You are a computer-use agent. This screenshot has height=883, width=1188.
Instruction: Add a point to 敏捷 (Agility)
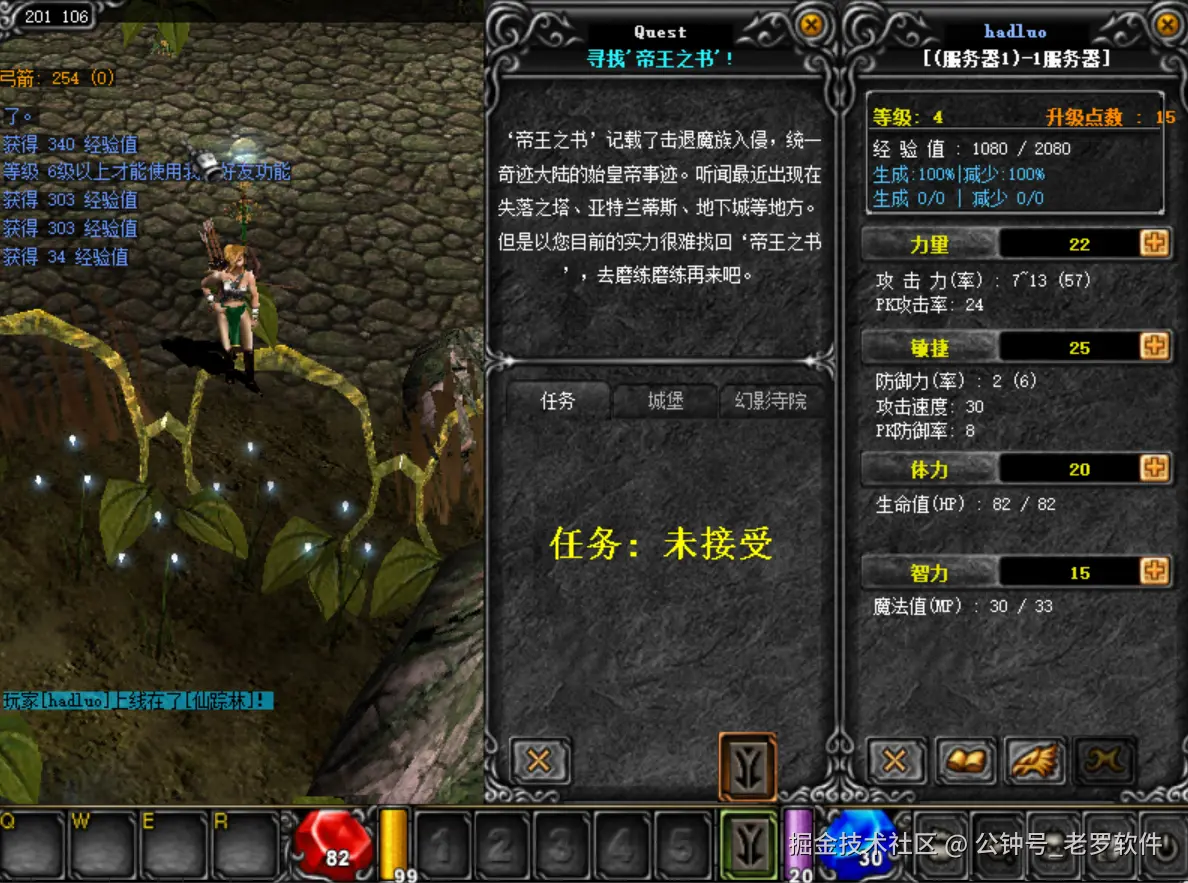1154,346
